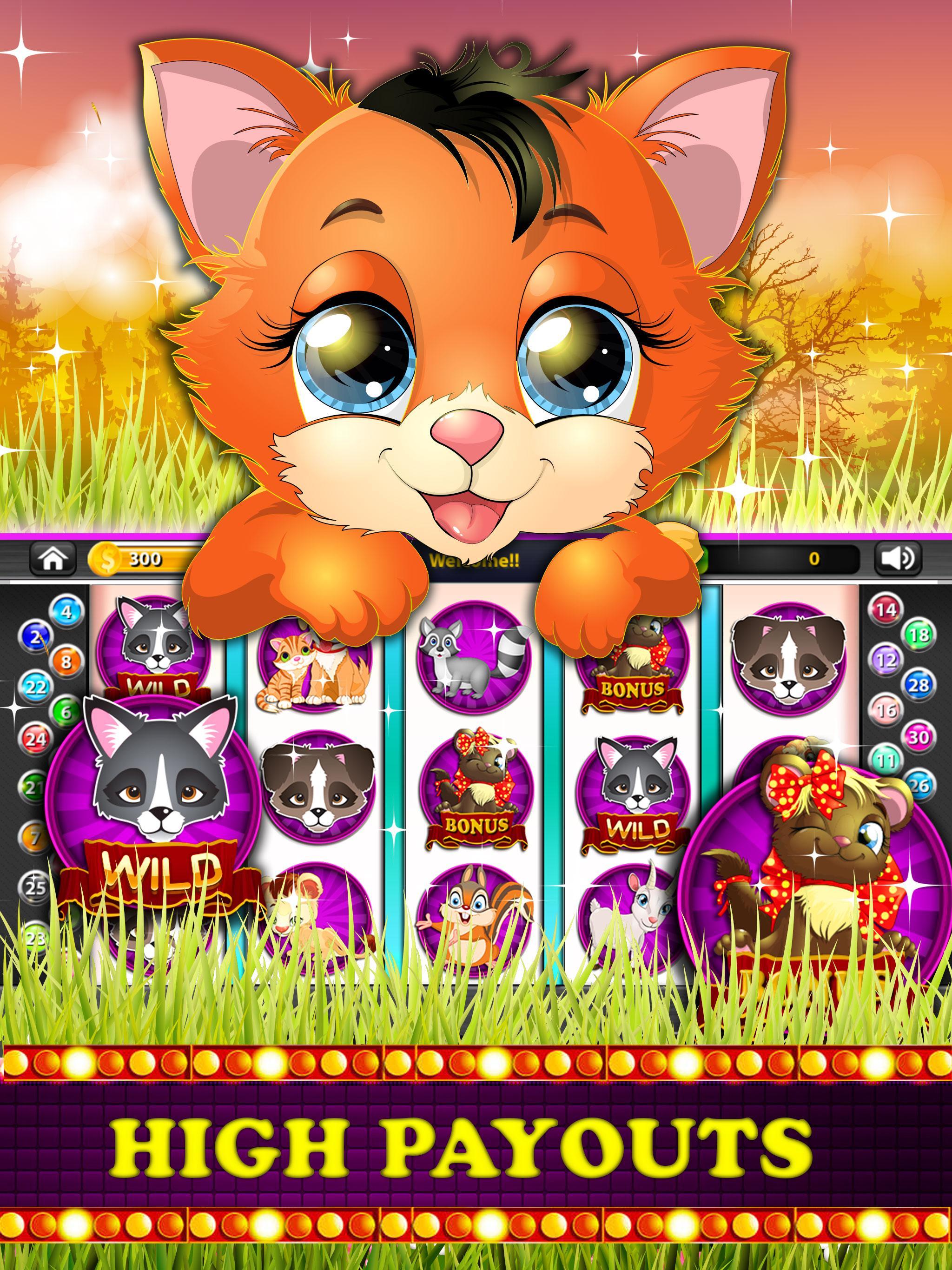Enable payline 14 at top right
This screenshot has width=952, height=1270.
click(x=887, y=611)
